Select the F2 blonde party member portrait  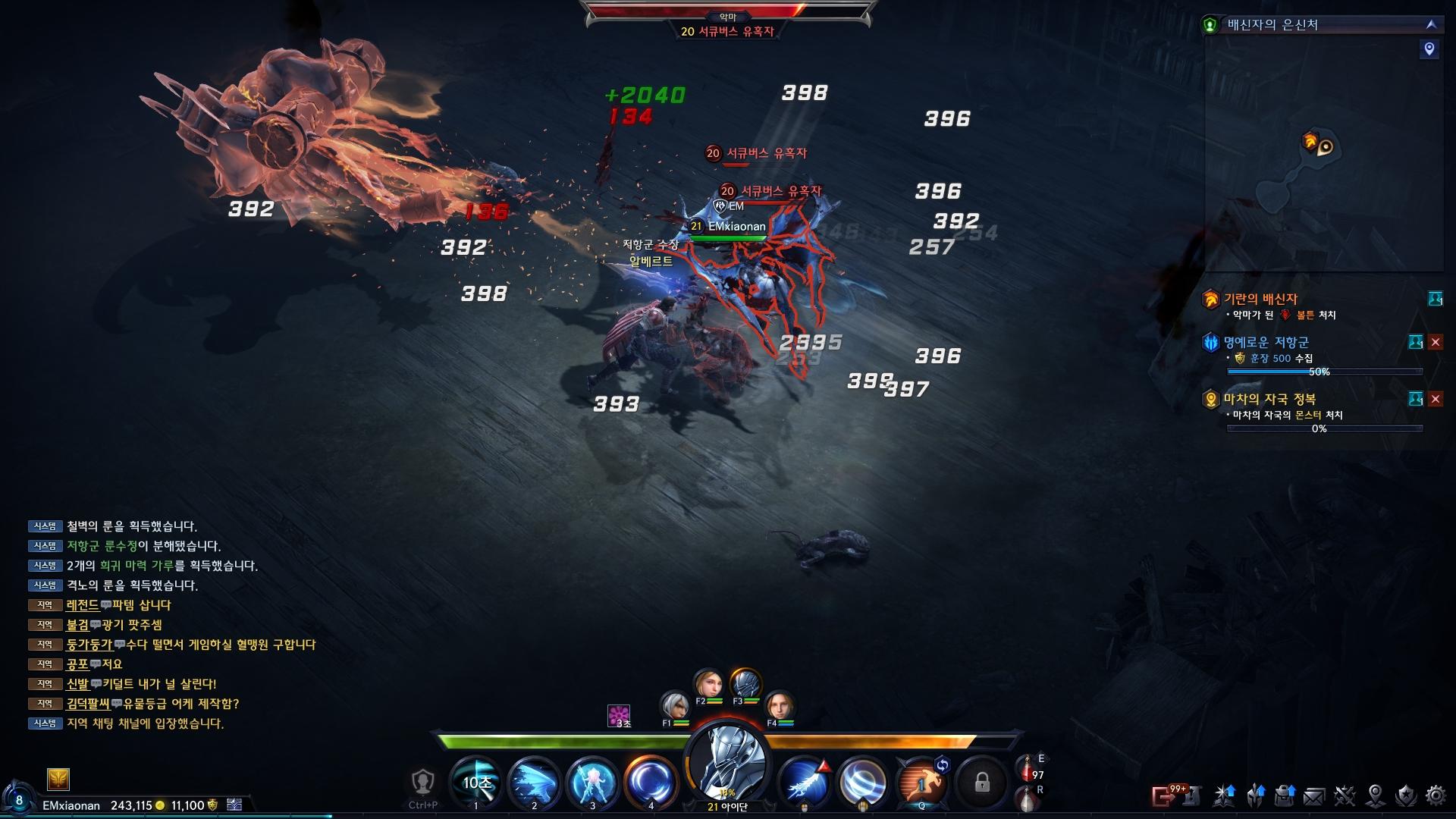[x=709, y=684]
